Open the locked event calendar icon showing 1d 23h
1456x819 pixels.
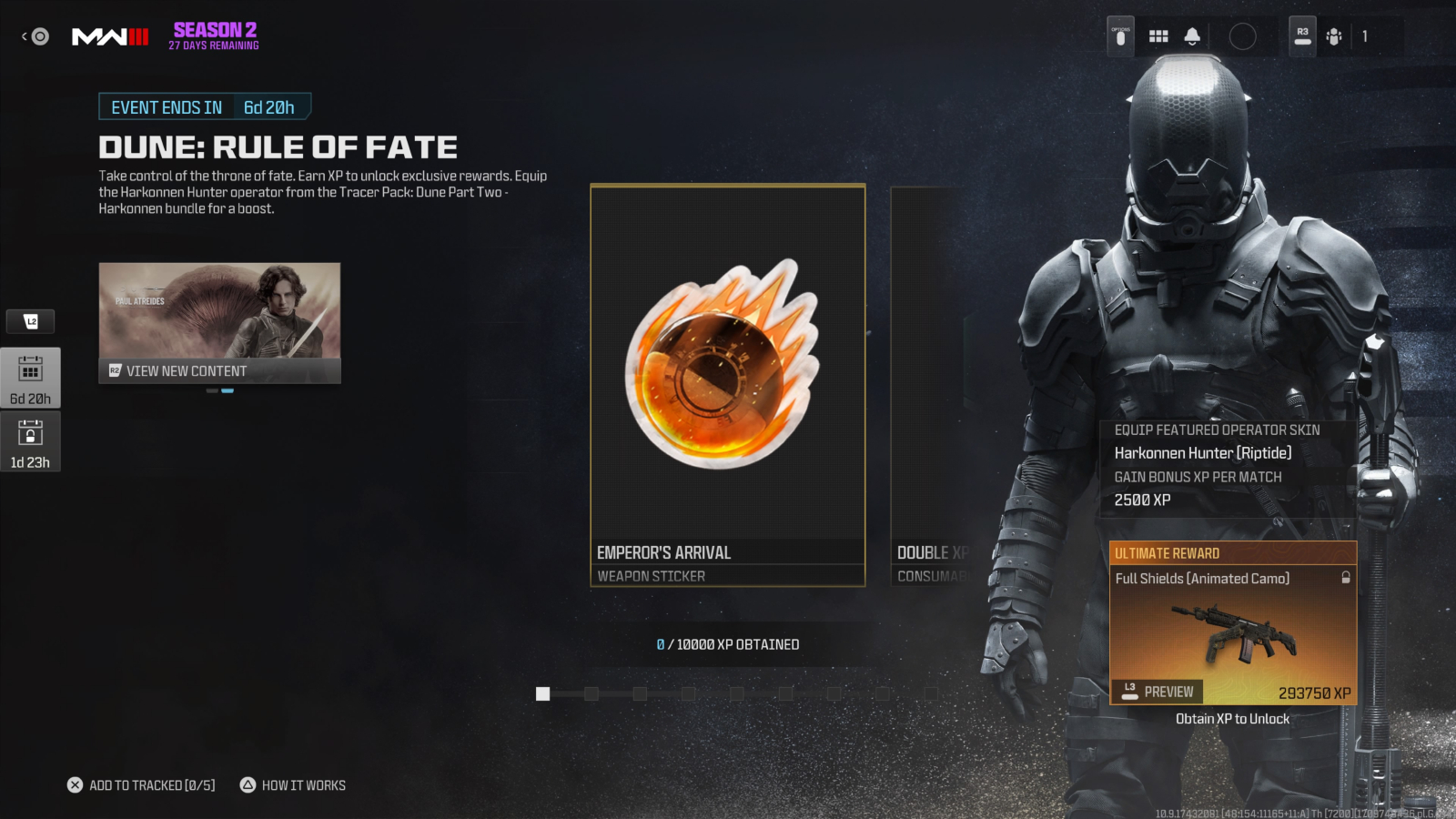point(31,440)
